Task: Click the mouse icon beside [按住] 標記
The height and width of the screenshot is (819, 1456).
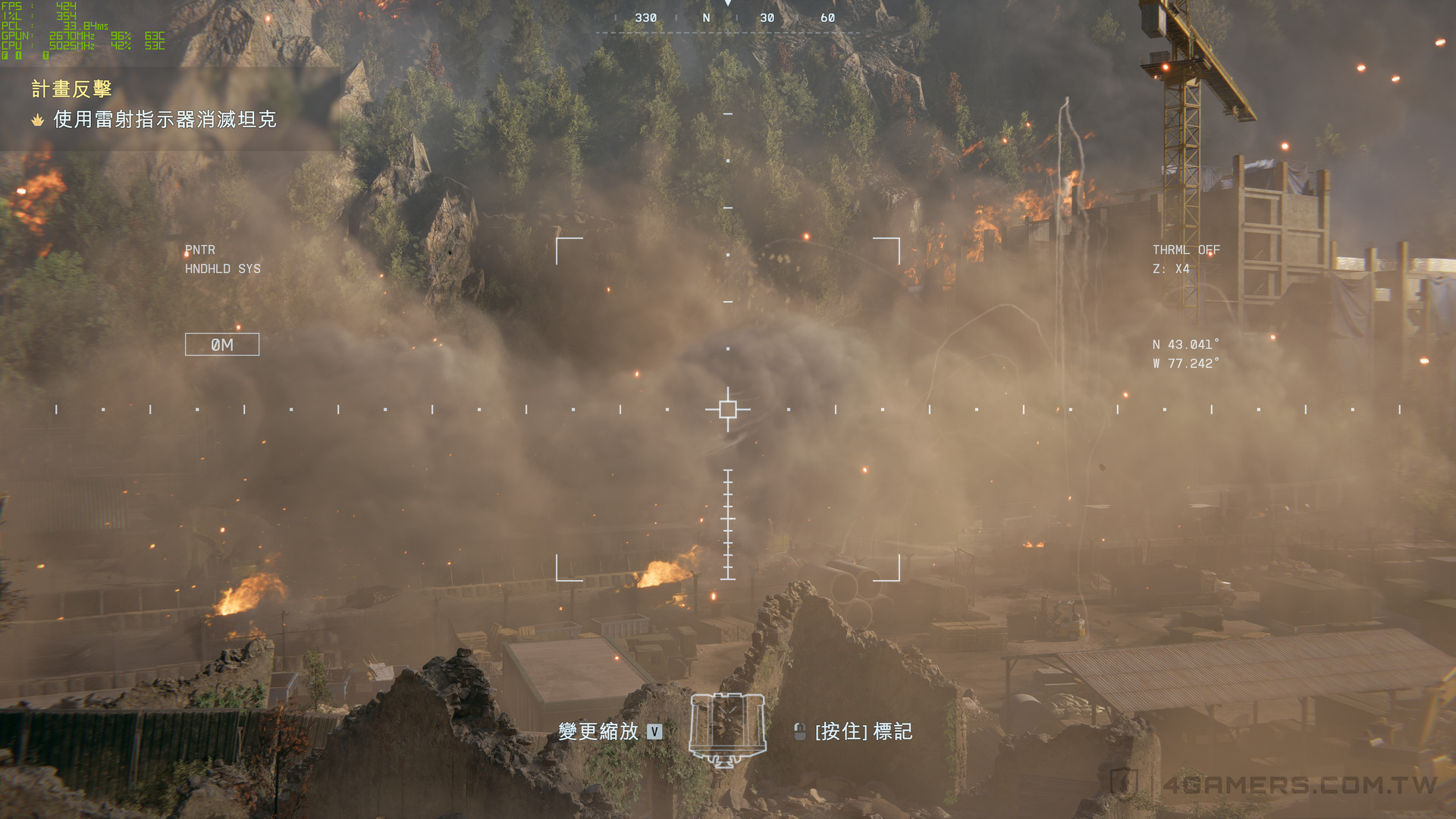Action: [x=799, y=732]
